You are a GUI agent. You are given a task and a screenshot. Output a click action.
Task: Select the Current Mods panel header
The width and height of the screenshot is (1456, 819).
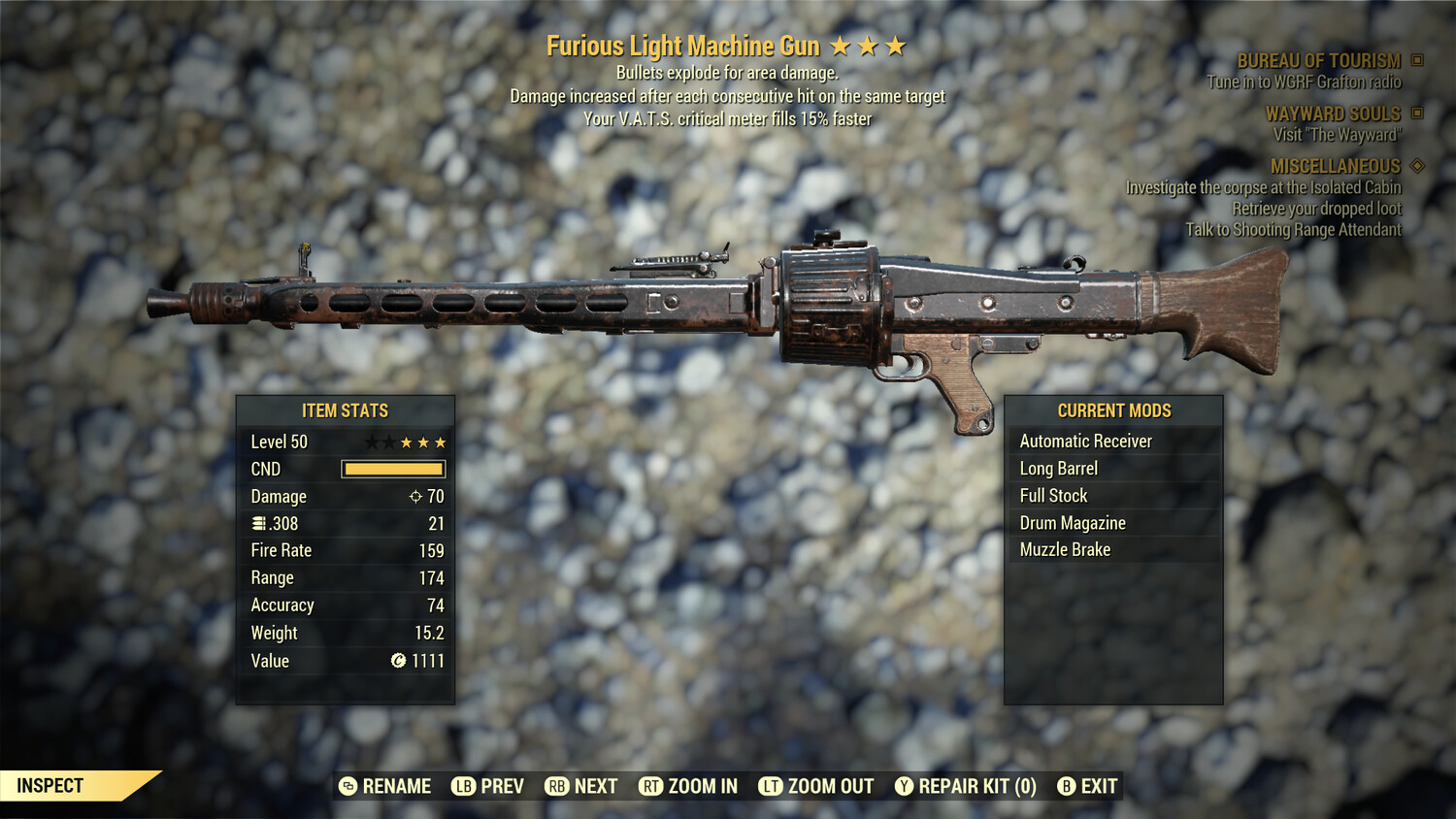coord(1113,409)
